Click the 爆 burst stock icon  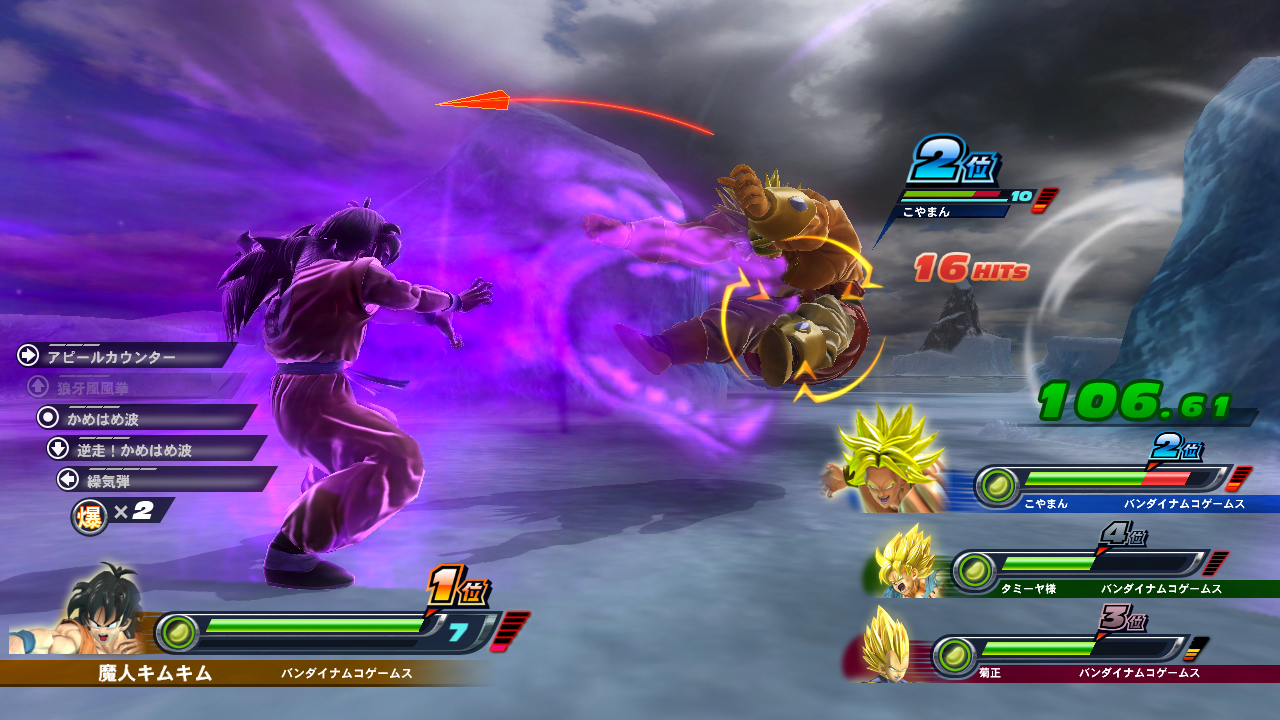click(x=89, y=516)
